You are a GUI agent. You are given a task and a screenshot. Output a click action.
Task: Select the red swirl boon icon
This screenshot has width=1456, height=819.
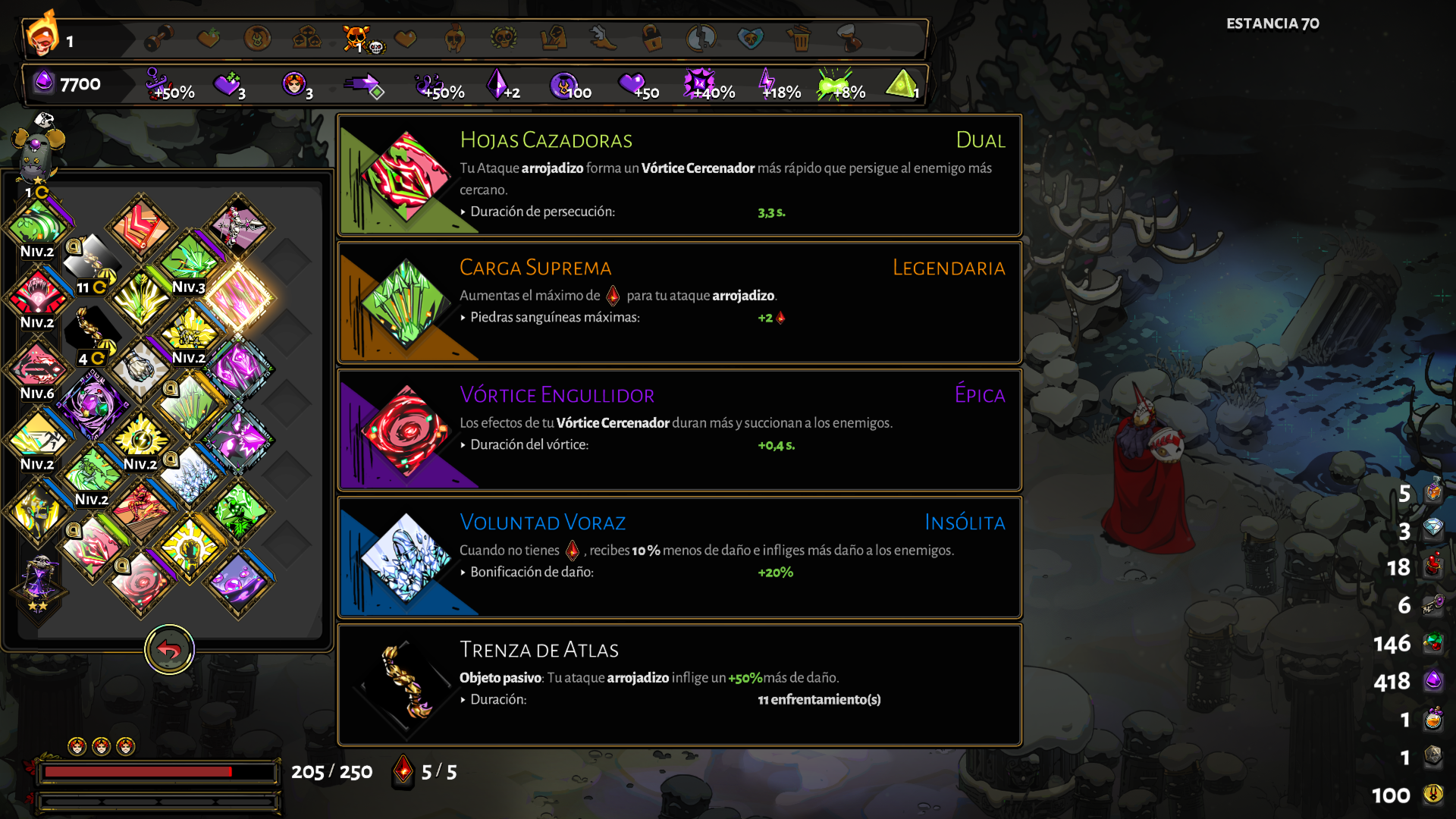coord(141,582)
